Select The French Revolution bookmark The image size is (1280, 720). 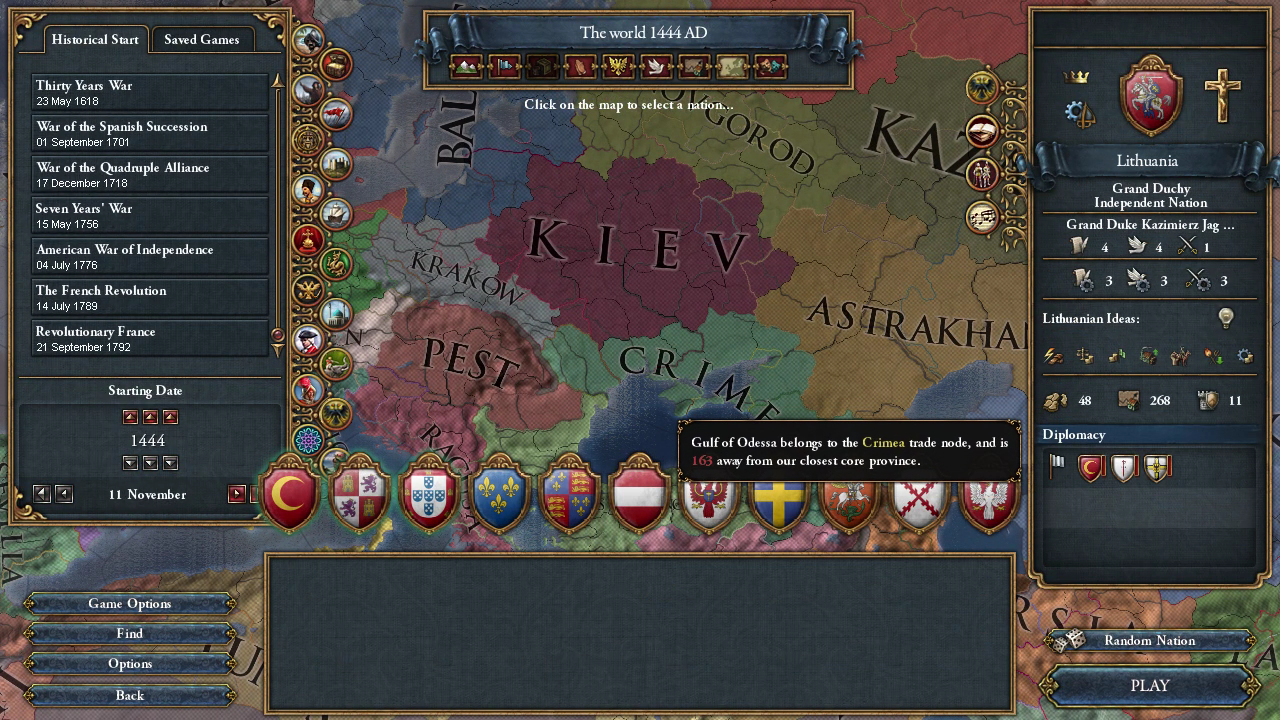pyautogui.click(x=148, y=298)
